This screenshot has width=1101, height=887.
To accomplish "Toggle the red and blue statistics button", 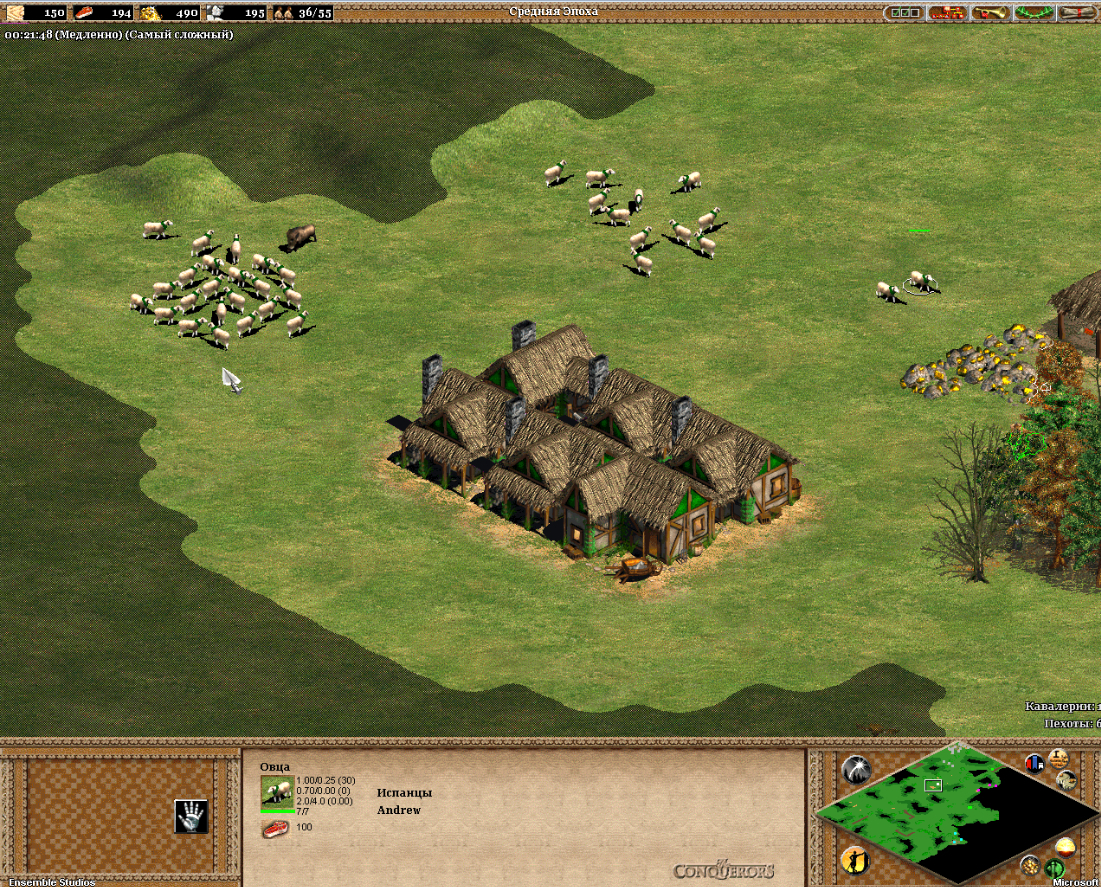I will (x=1035, y=763).
